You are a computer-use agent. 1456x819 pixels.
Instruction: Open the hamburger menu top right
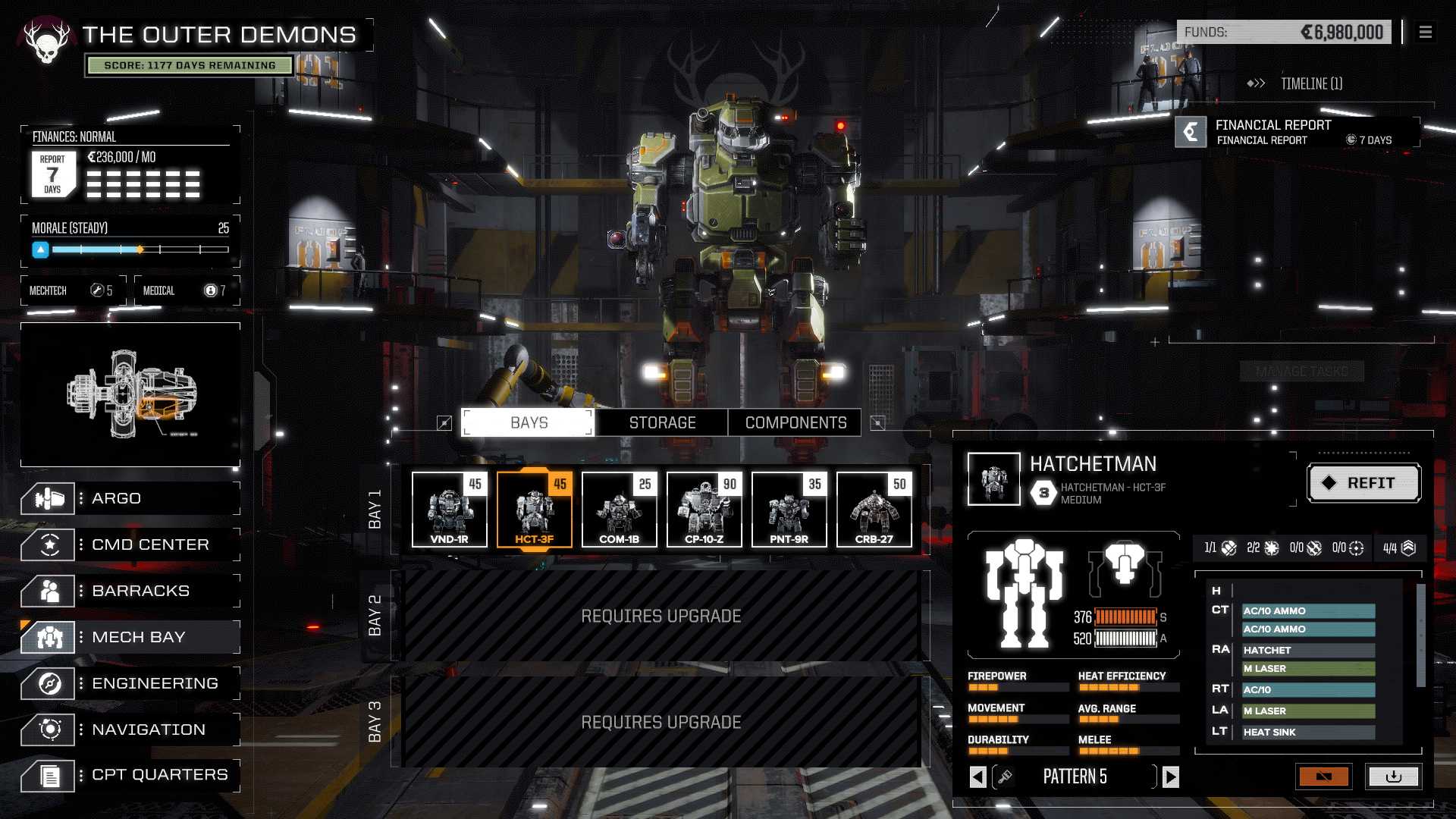click(x=1426, y=33)
